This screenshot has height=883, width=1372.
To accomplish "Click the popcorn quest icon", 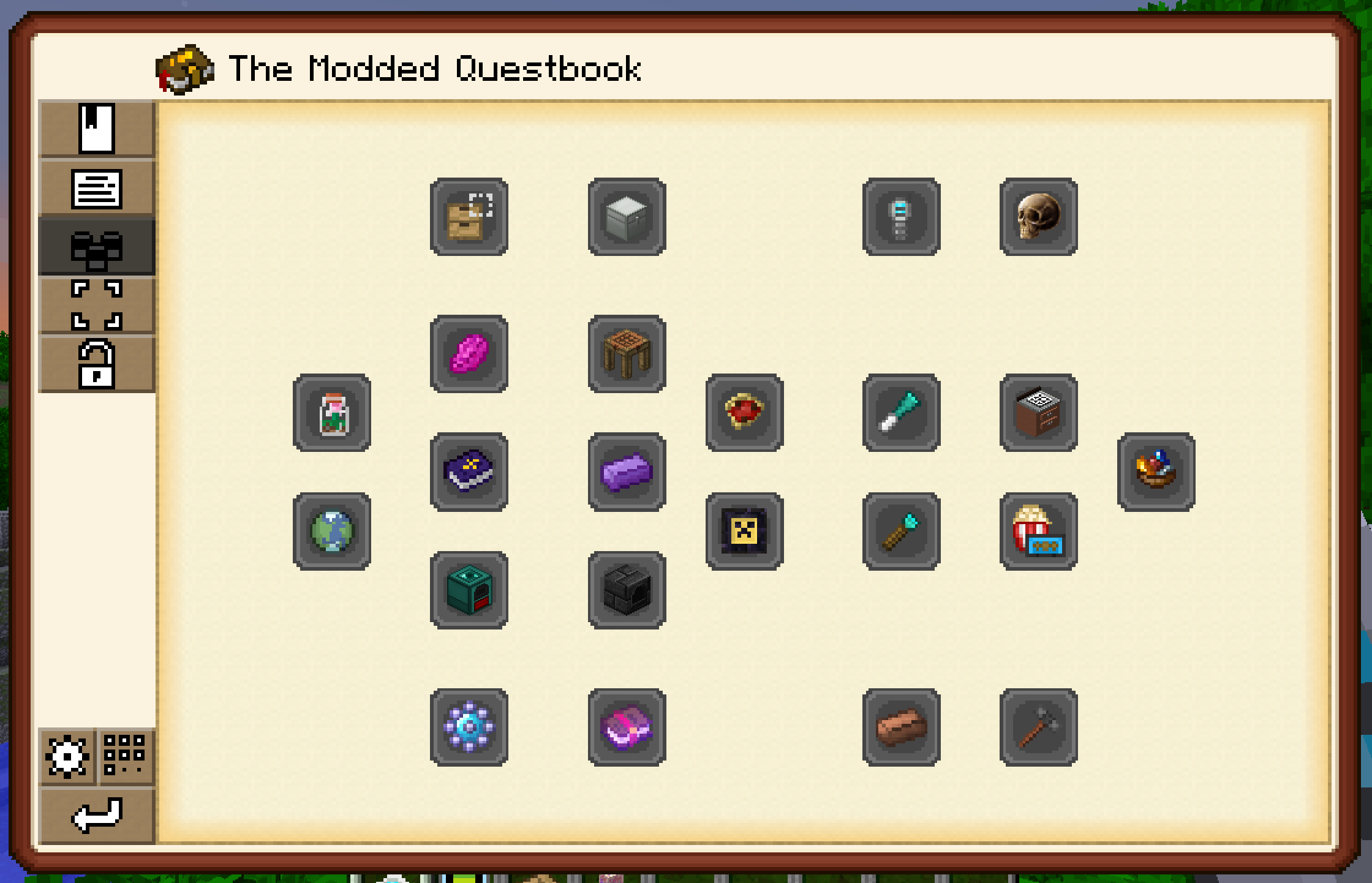I will [1038, 532].
